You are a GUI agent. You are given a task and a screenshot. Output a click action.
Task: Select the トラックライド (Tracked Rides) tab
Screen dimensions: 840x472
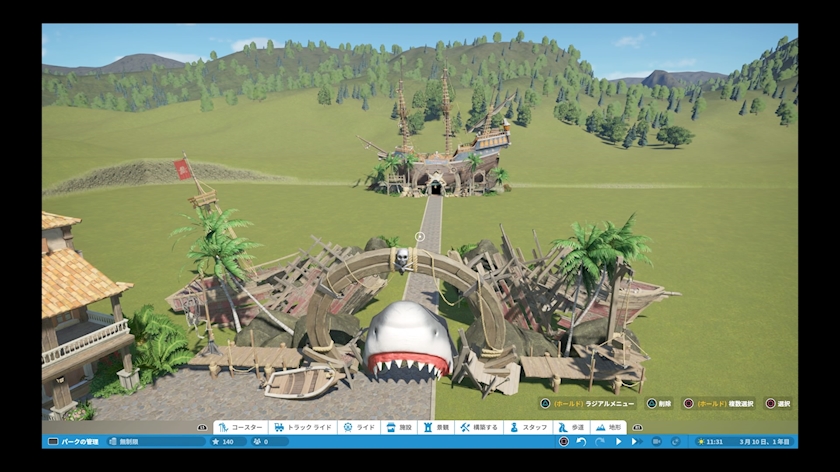pyautogui.click(x=302, y=427)
